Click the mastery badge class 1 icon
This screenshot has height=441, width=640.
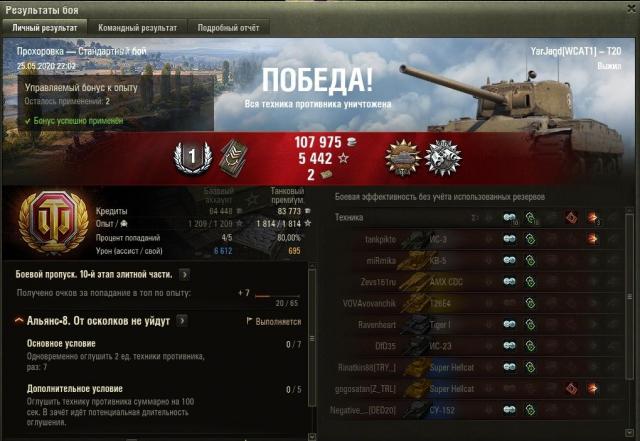191,155
